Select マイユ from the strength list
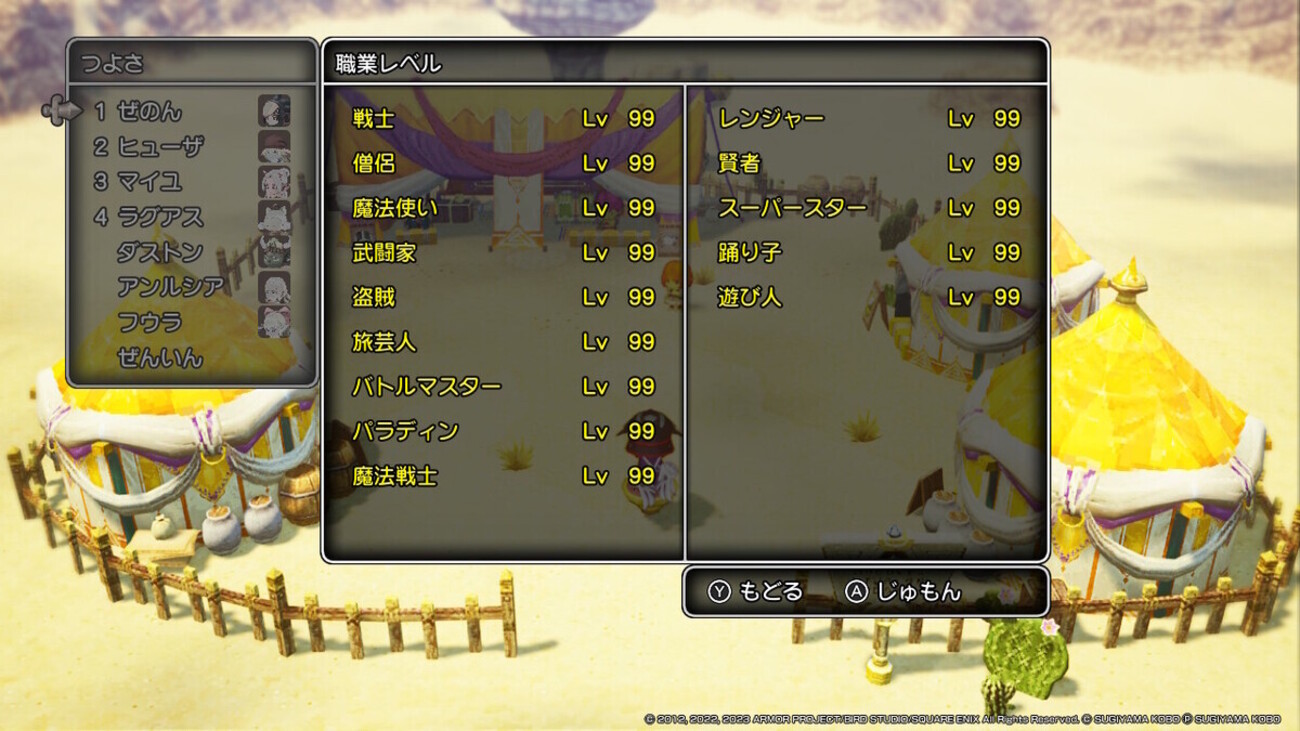The height and width of the screenshot is (731, 1300). click(150, 182)
